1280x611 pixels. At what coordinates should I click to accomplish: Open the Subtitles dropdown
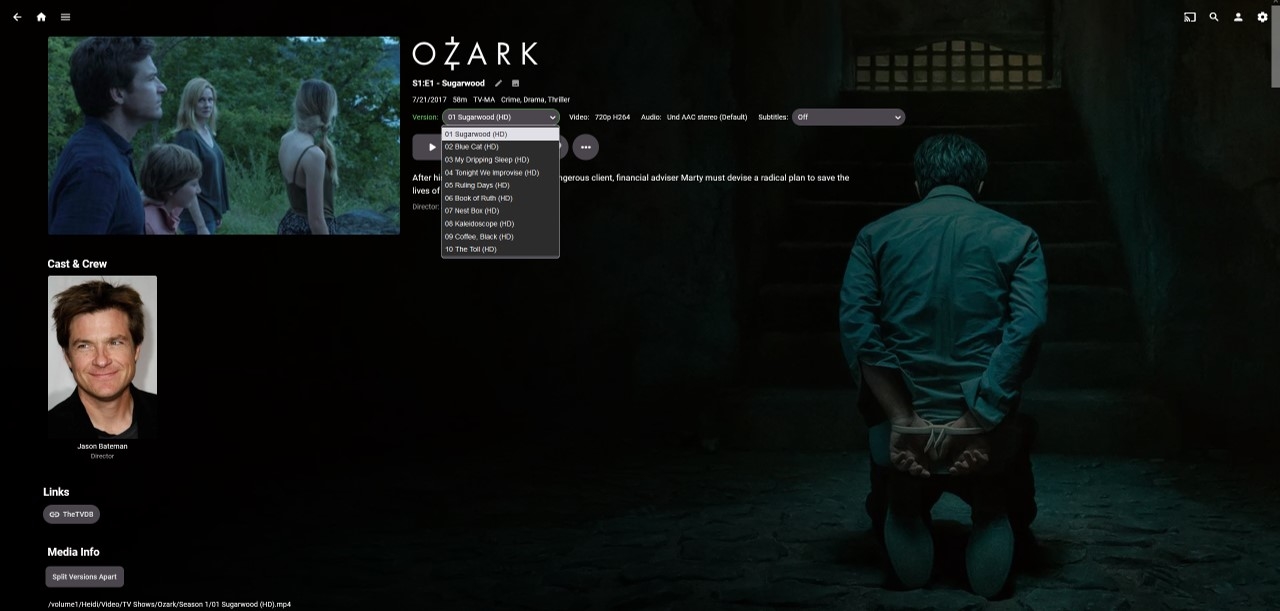point(848,117)
